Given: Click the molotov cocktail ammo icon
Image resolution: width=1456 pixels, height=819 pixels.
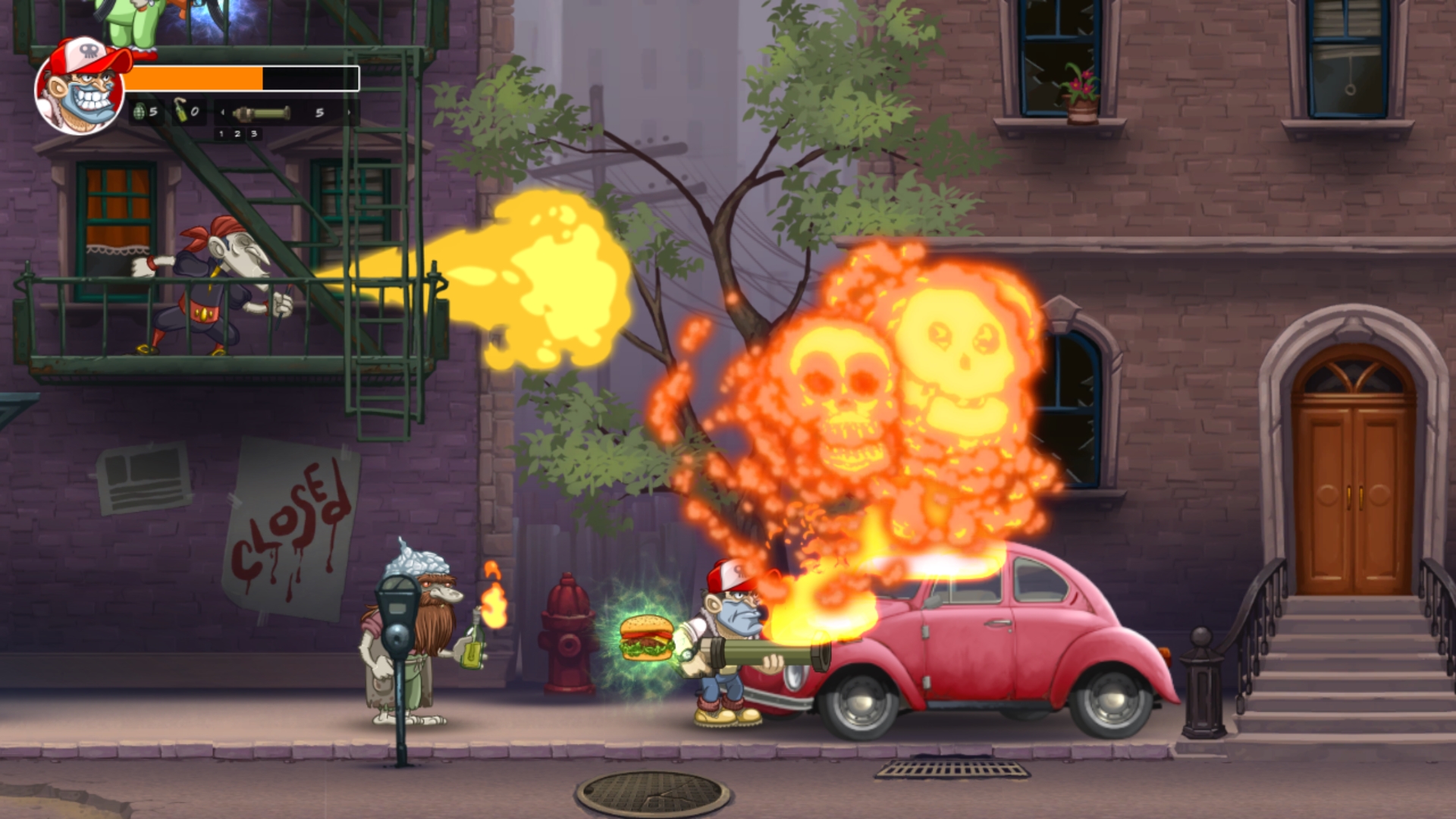Looking at the screenshot, I should [x=180, y=112].
